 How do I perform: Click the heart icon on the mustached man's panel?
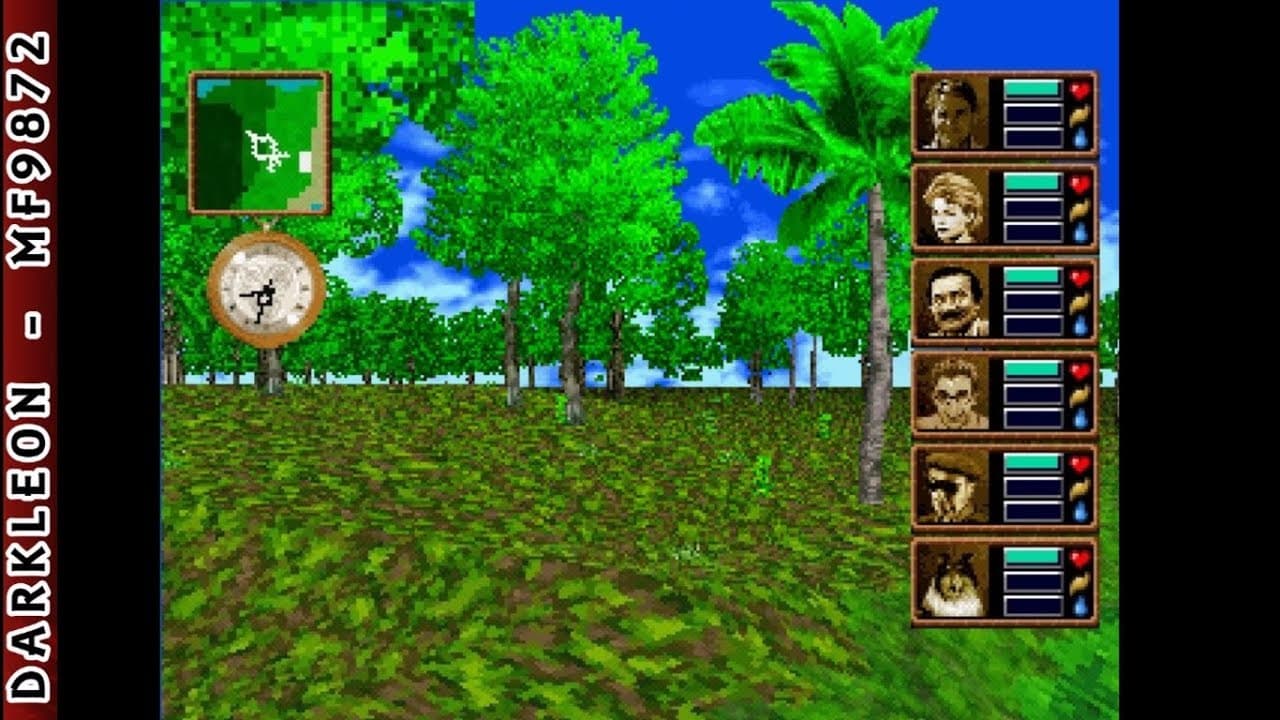[x=1080, y=276]
